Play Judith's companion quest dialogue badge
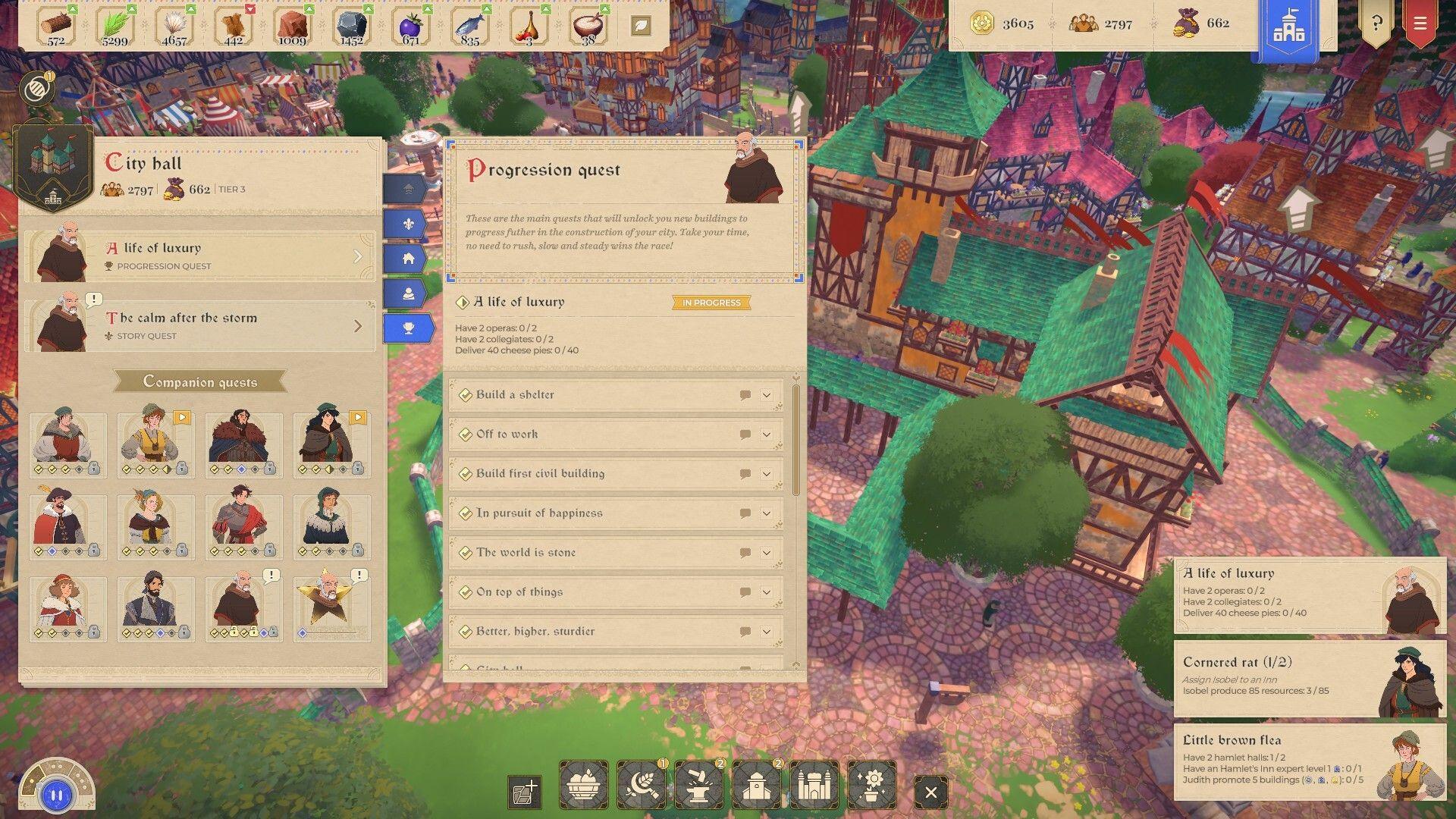1456x819 pixels. point(180,416)
